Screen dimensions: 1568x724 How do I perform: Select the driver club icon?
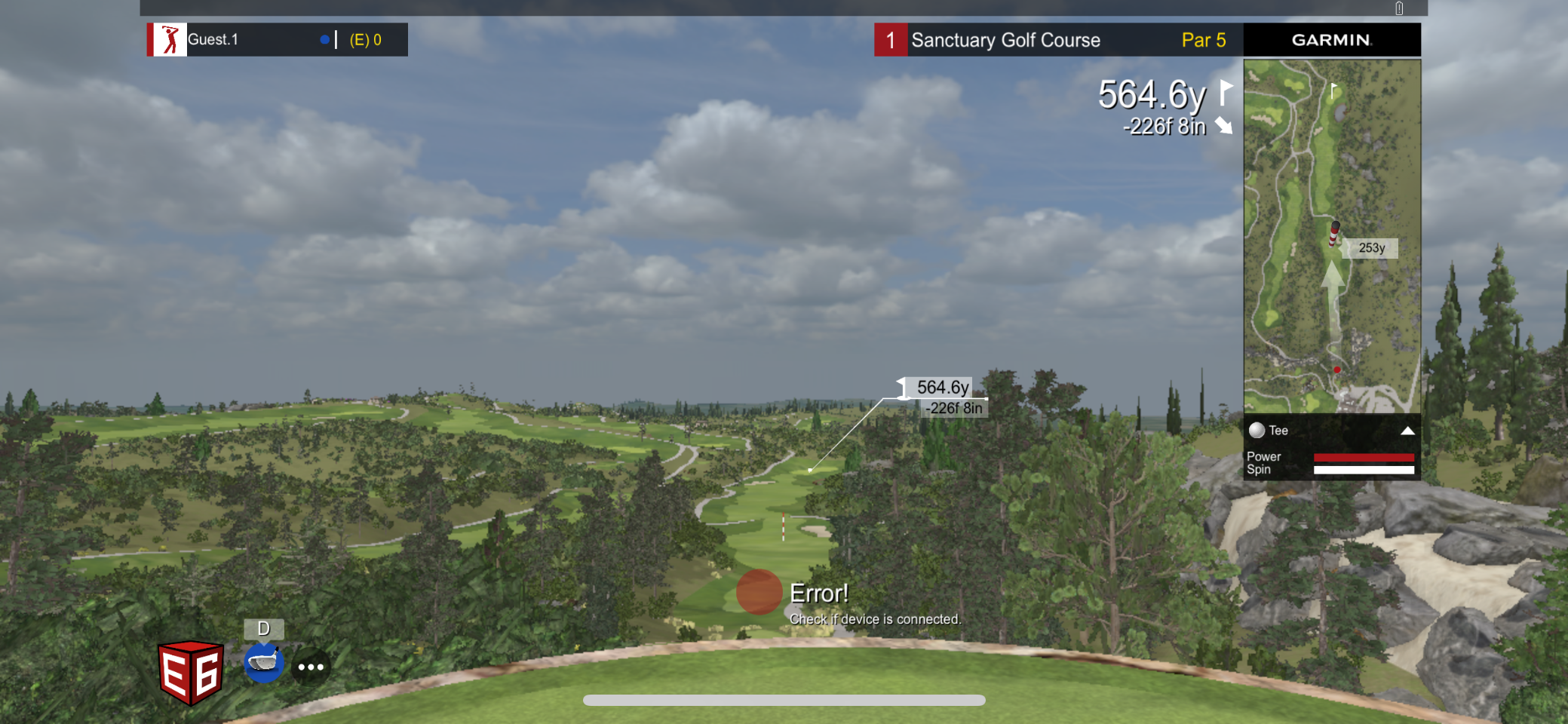click(x=263, y=664)
